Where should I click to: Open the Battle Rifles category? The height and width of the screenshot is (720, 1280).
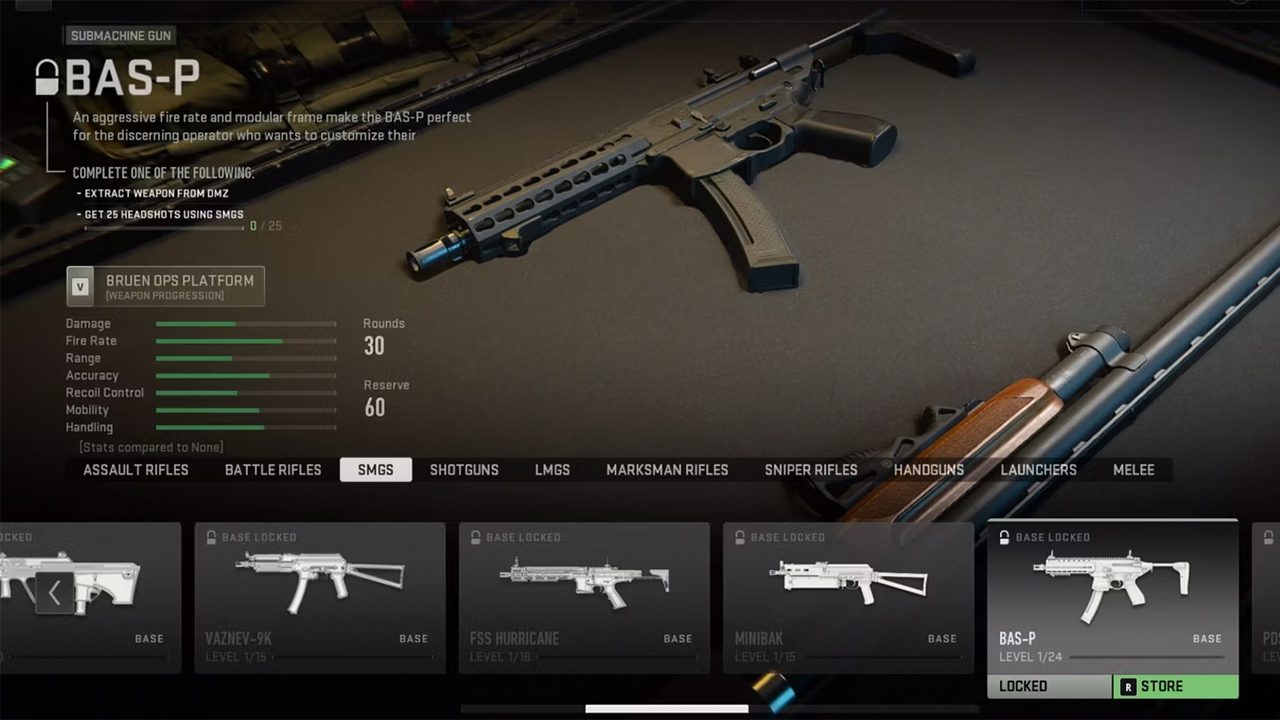(273, 470)
